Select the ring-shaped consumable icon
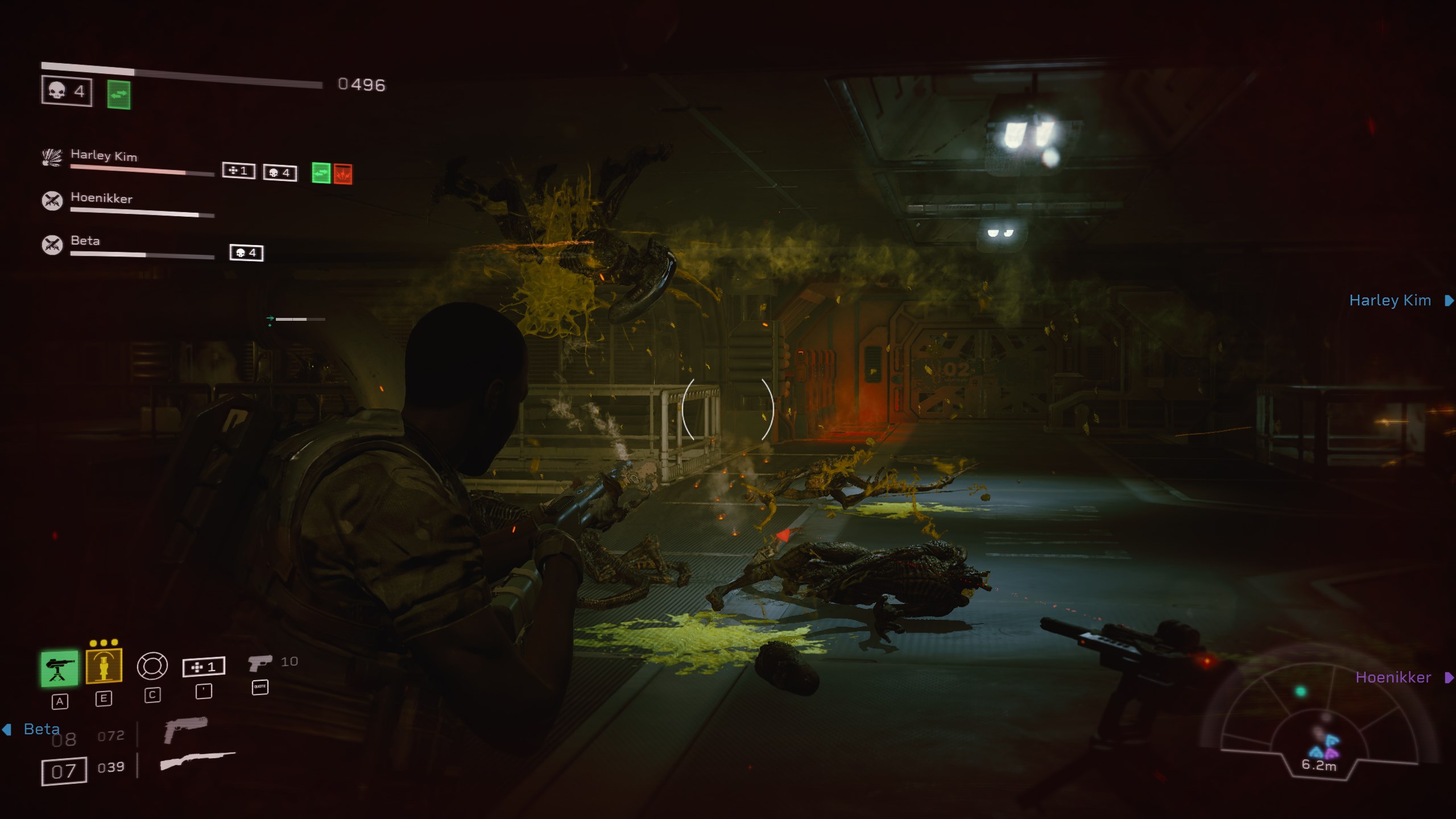1456x819 pixels. pos(152,666)
